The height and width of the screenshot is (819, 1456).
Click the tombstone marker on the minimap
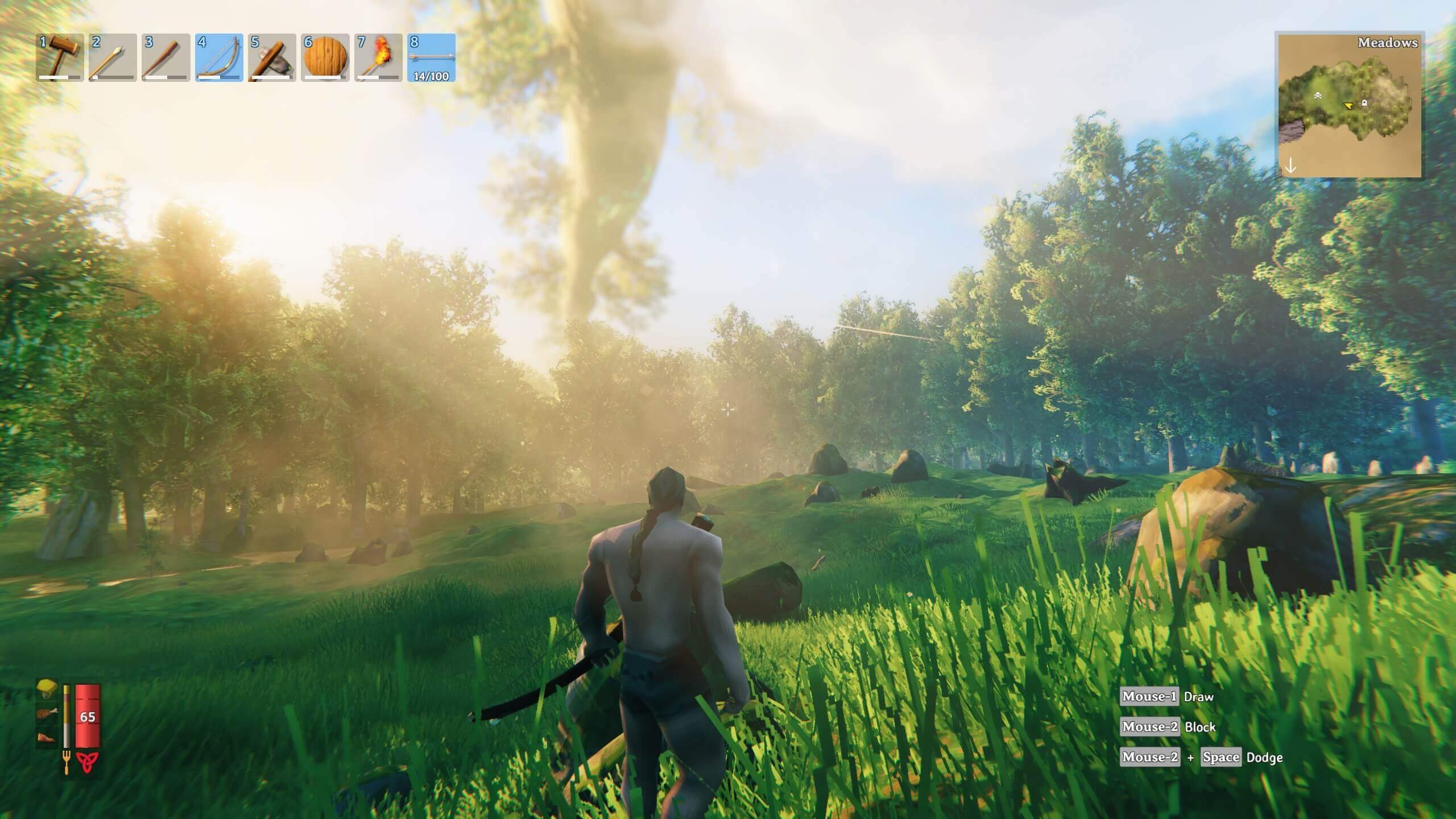coord(1364,103)
